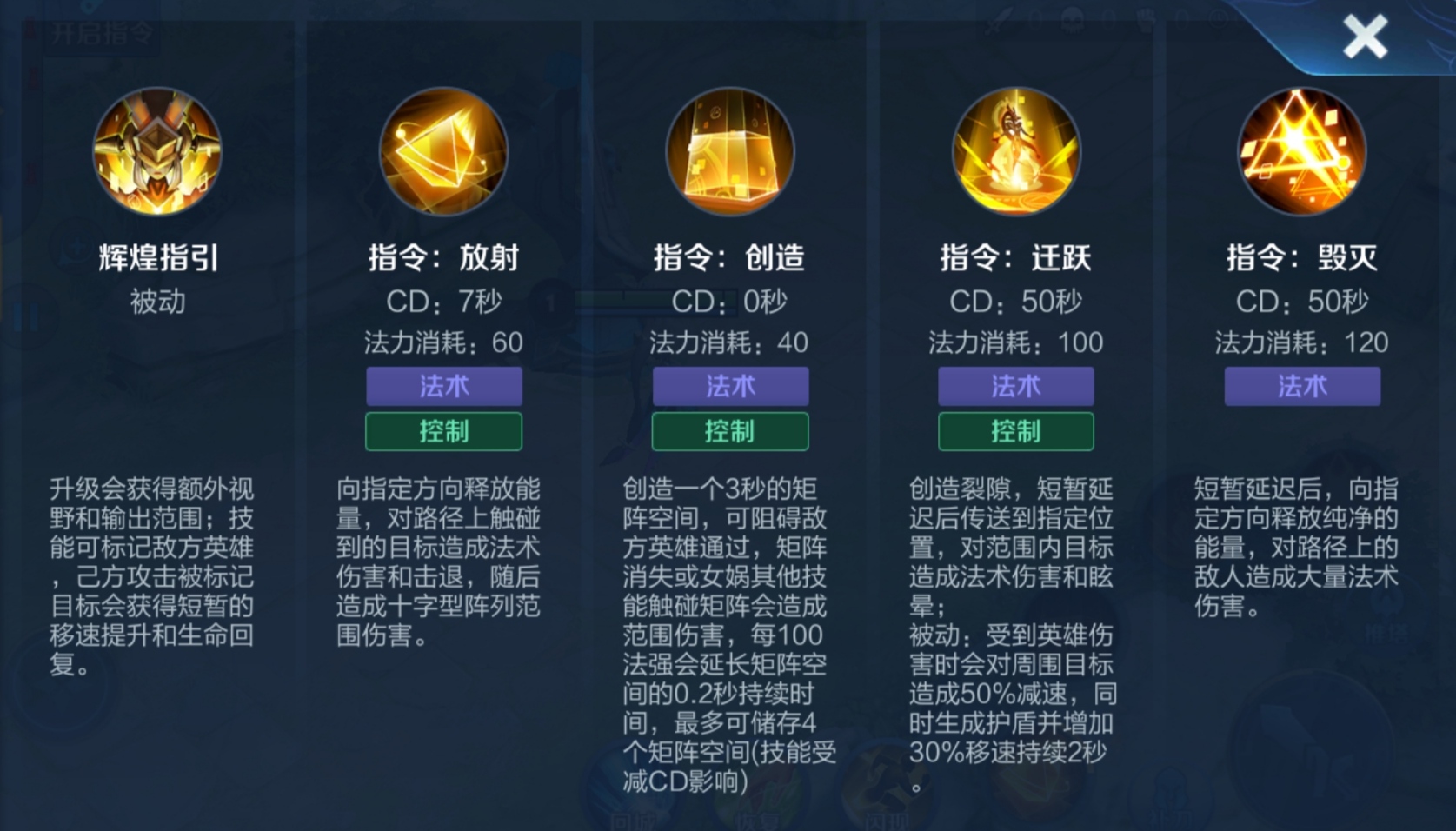
Task: Tap the 被动 label under 辉煌指引
Action: (156, 302)
